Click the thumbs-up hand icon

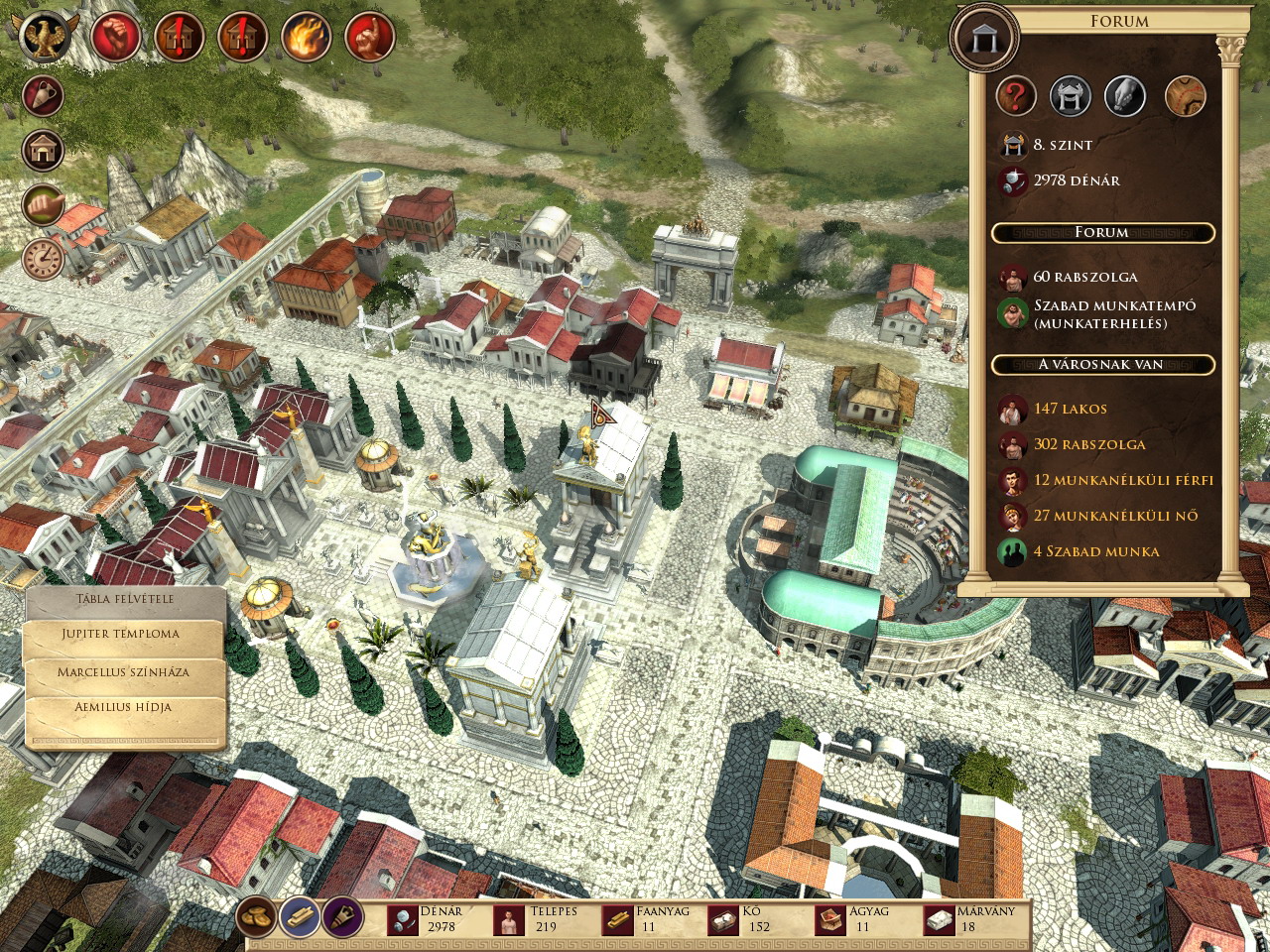(44, 205)
